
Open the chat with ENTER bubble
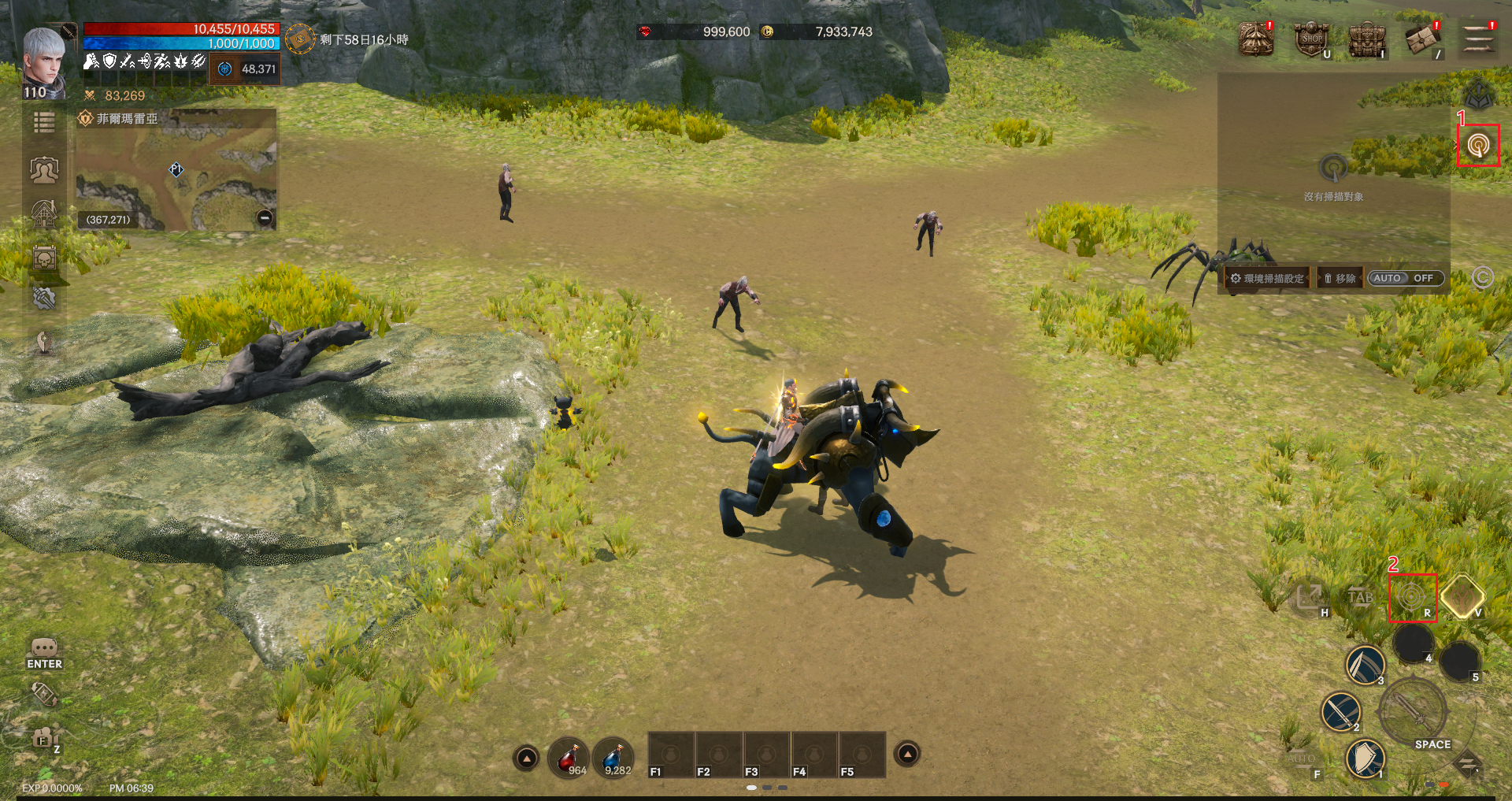pyautogui.click(x=44, y=652)
